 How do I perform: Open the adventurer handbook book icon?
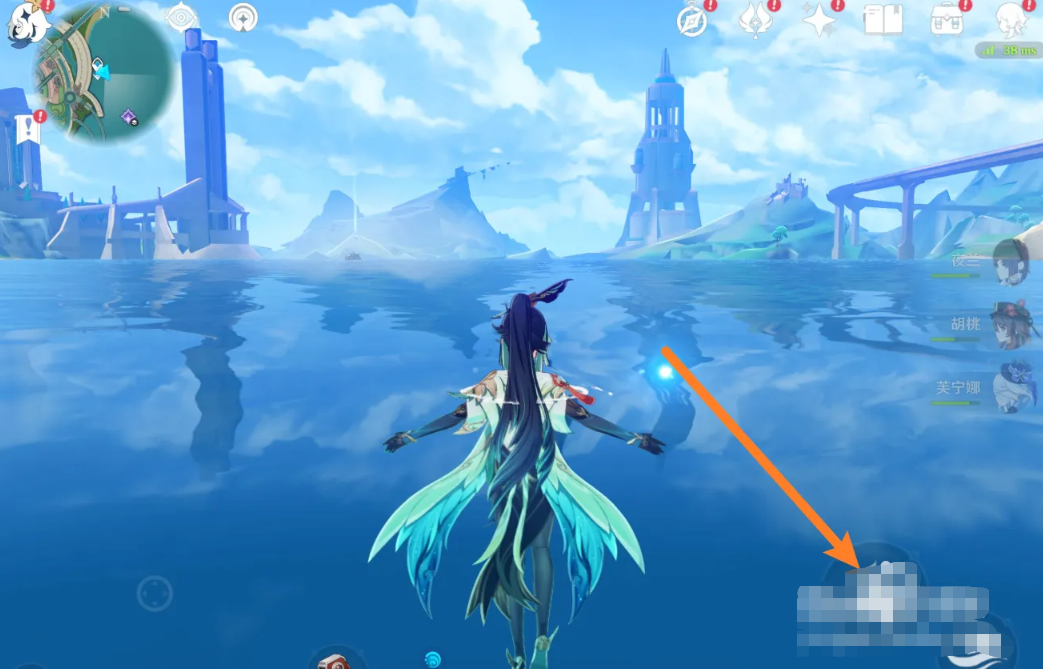883,20
